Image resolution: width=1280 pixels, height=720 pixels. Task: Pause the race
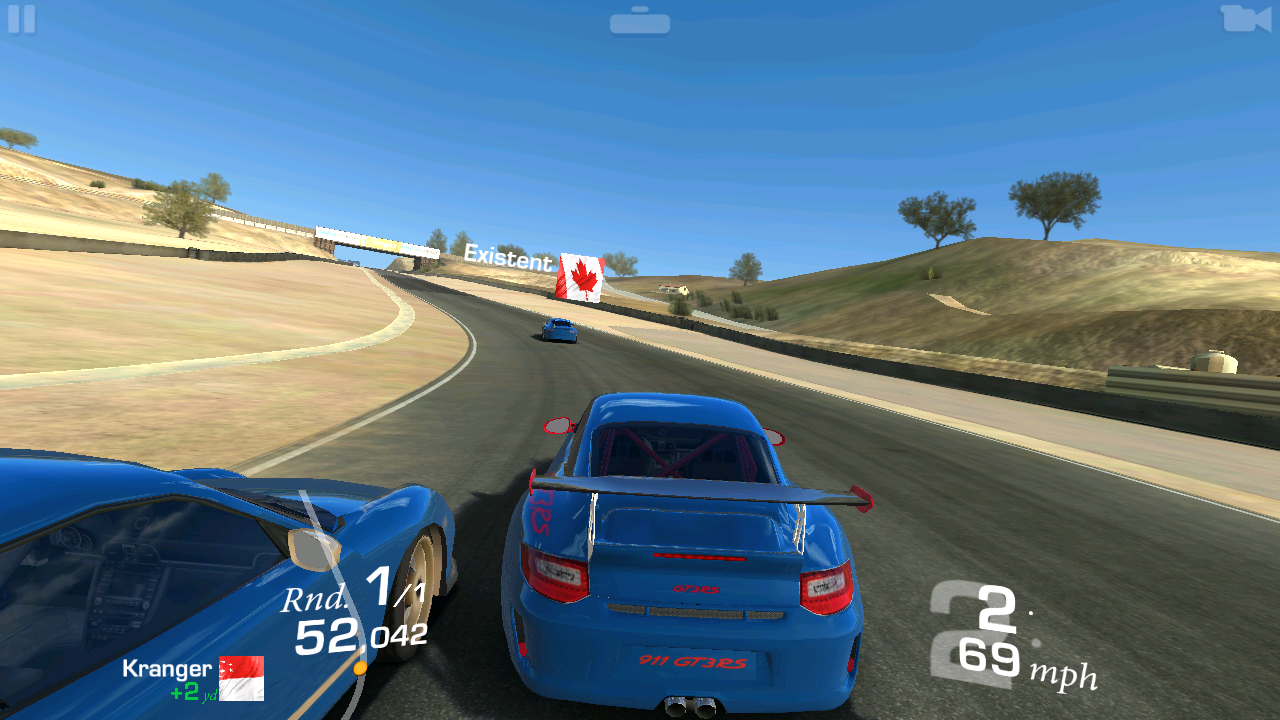click(x=21, y=19)
